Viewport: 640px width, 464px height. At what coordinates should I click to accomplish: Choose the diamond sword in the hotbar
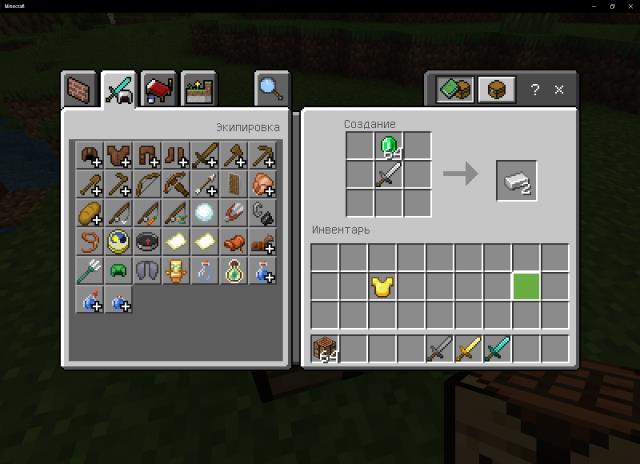[497, 350]
